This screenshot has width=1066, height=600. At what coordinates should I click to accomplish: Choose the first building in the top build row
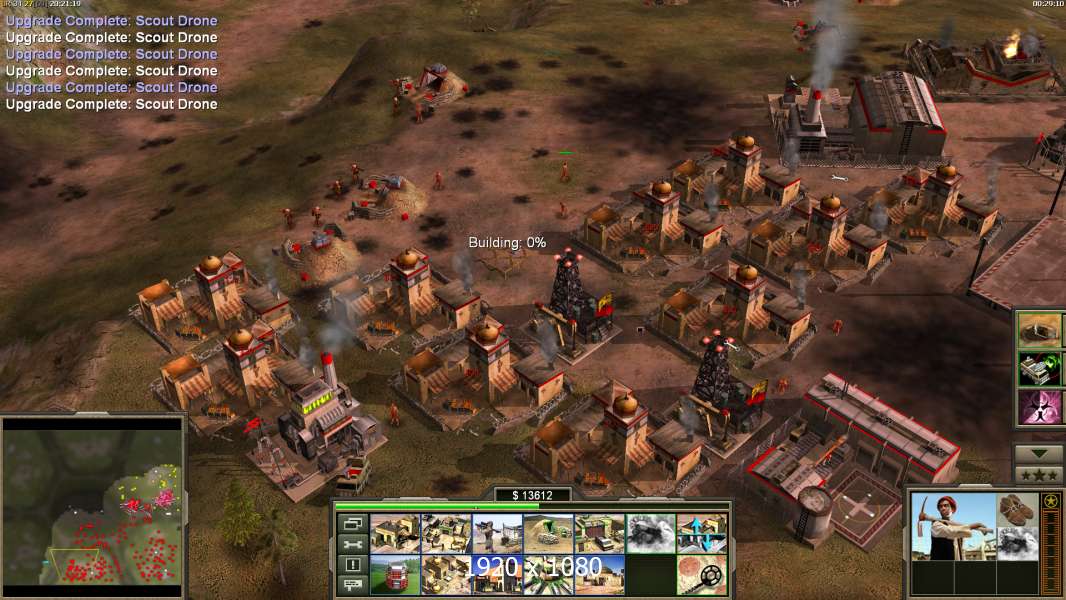pyautogui.click(x=395, y=534)
